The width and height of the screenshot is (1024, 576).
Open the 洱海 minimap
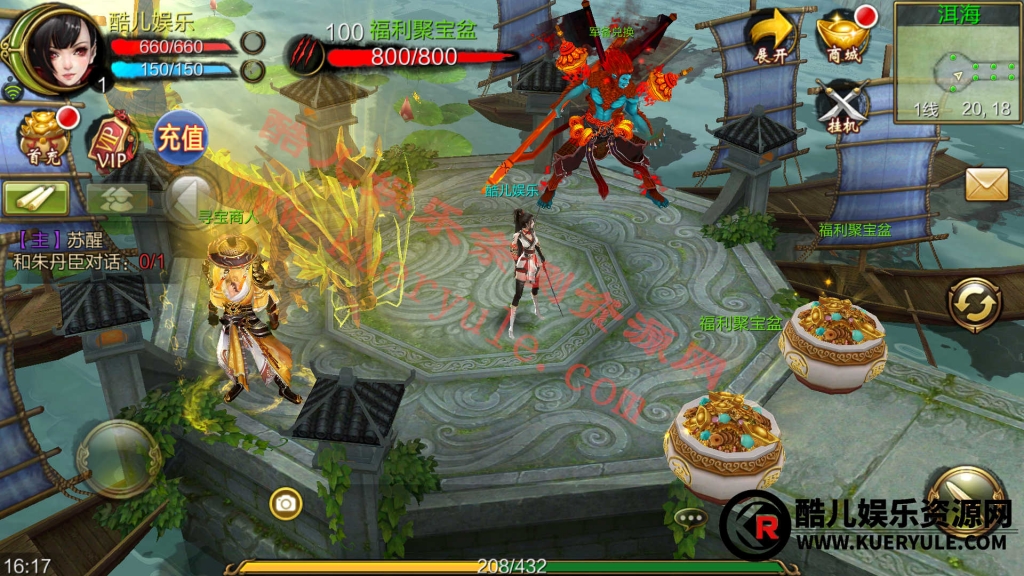point(953,62)
